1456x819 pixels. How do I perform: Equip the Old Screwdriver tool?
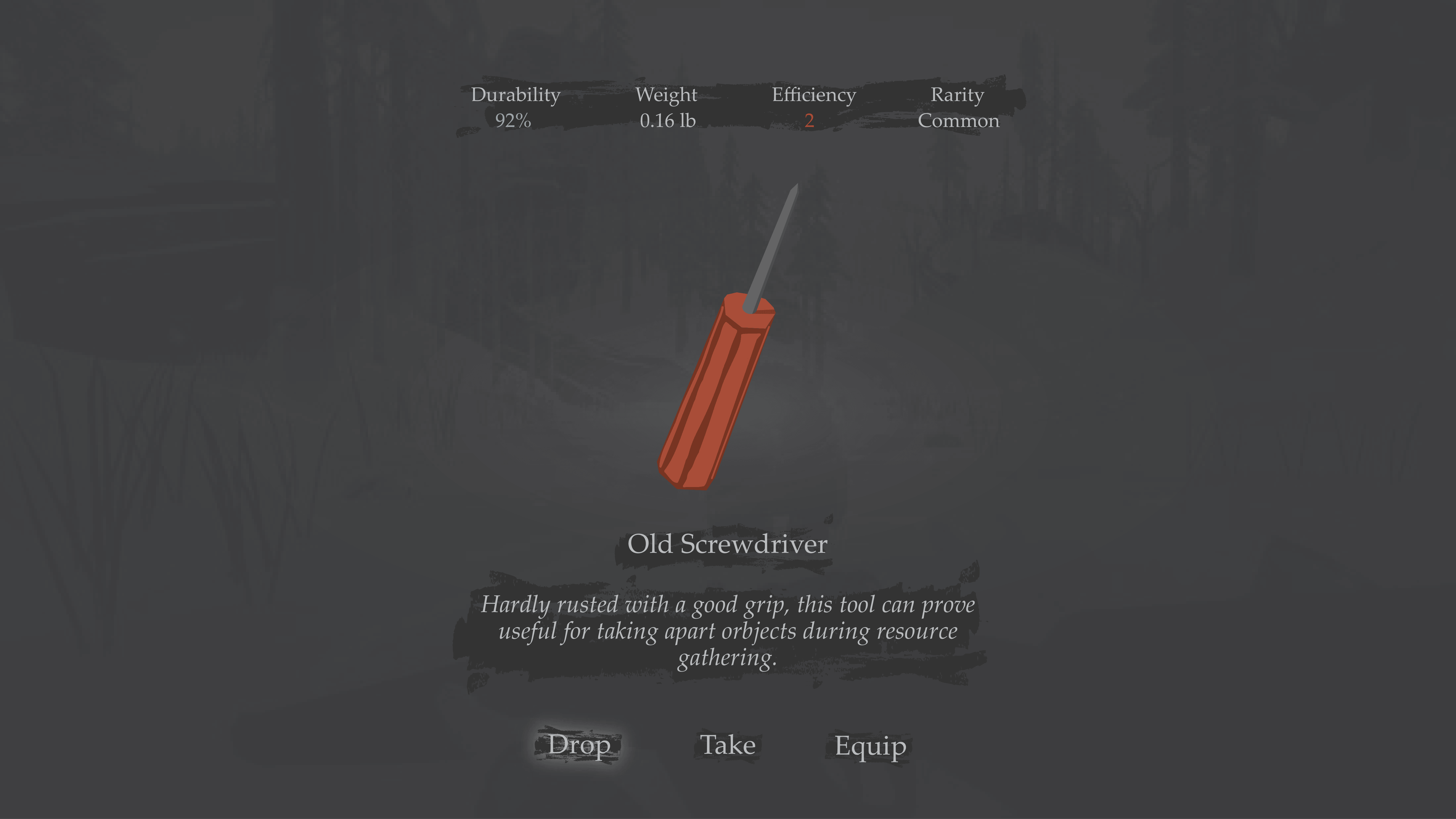point(870,746)
